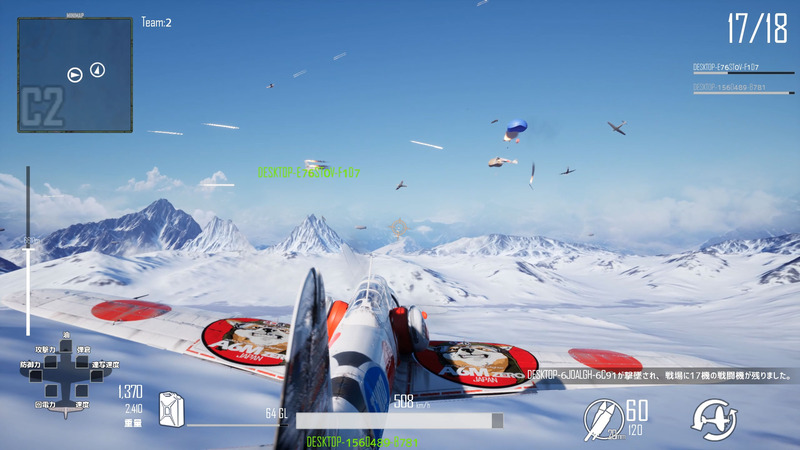Select the 速度 speed upgrade slot
This screenshot has height=450, width=800.
pyautogui.click(x=82, y=393)
